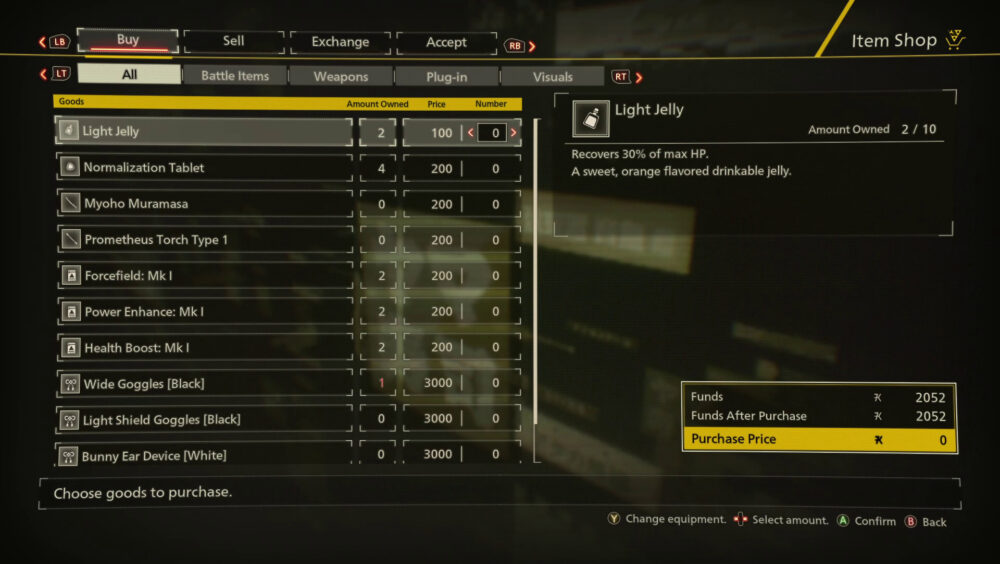Show All goods category
This screenshot has width=1000, height=564.
pyautogui.click(x=129, y=75)
